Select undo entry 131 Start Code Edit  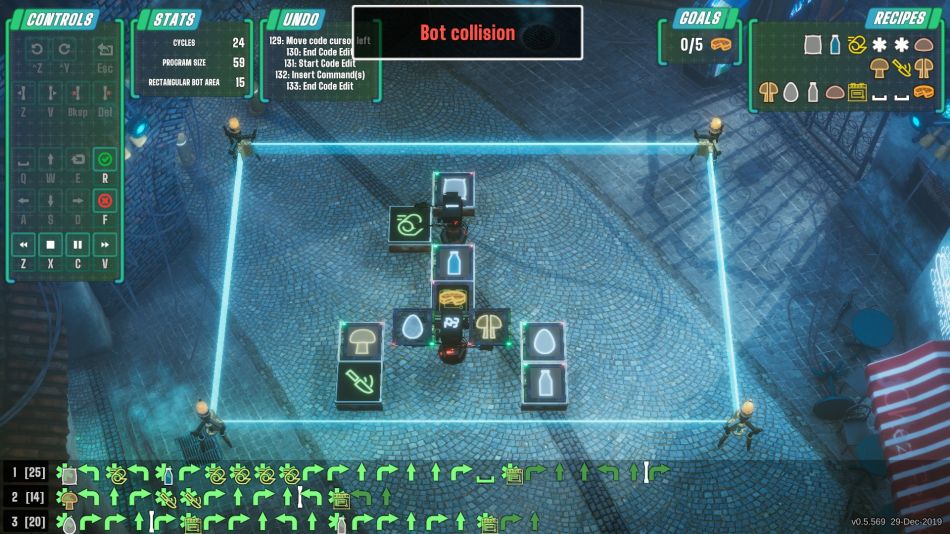[318, 64]
